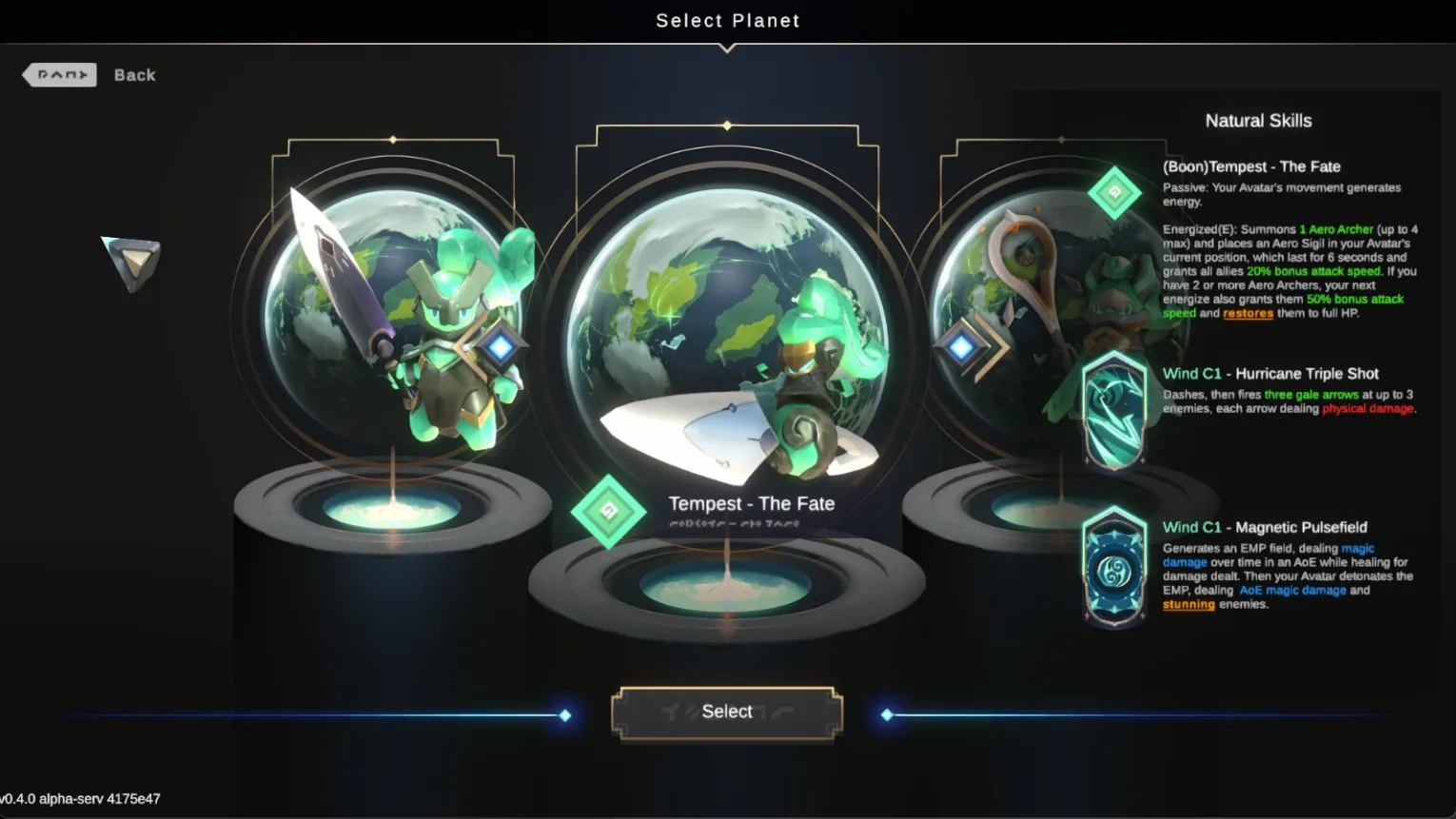Select the planet with the staff-holding avatar

click(1028, 314)
